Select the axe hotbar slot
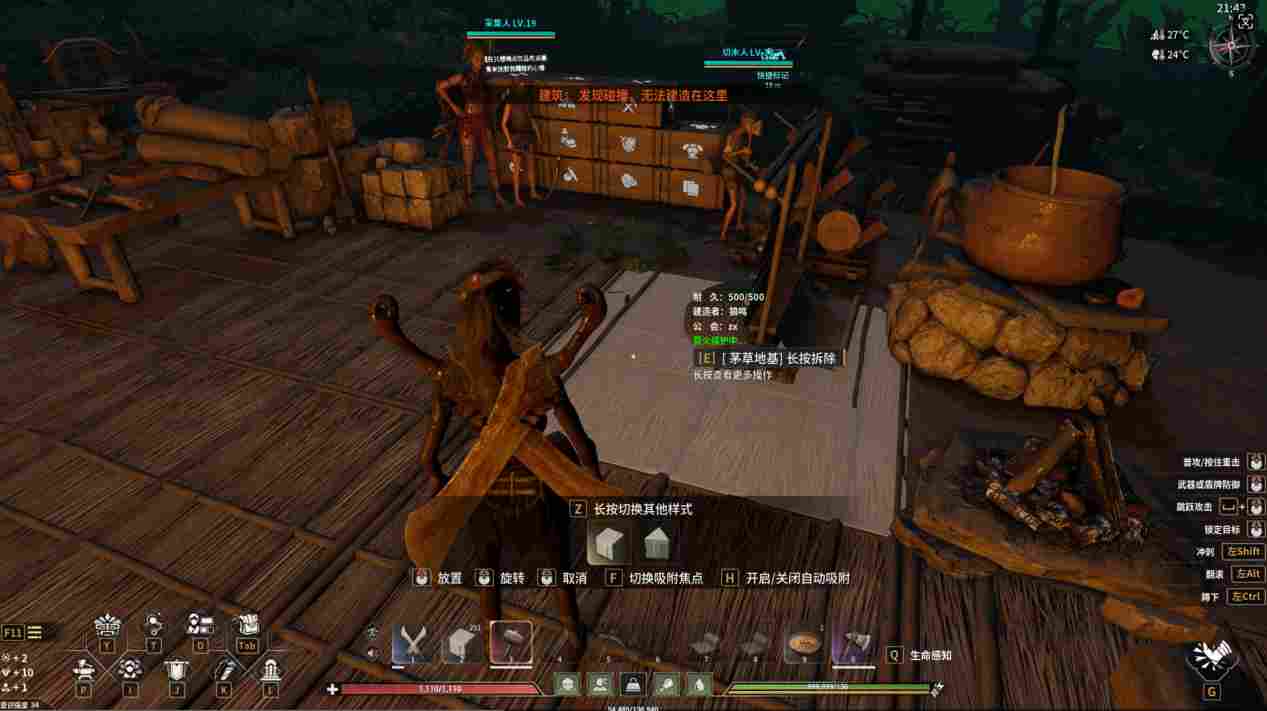Viewport: 1267px width, 711px height. click(x=851, y=643)
